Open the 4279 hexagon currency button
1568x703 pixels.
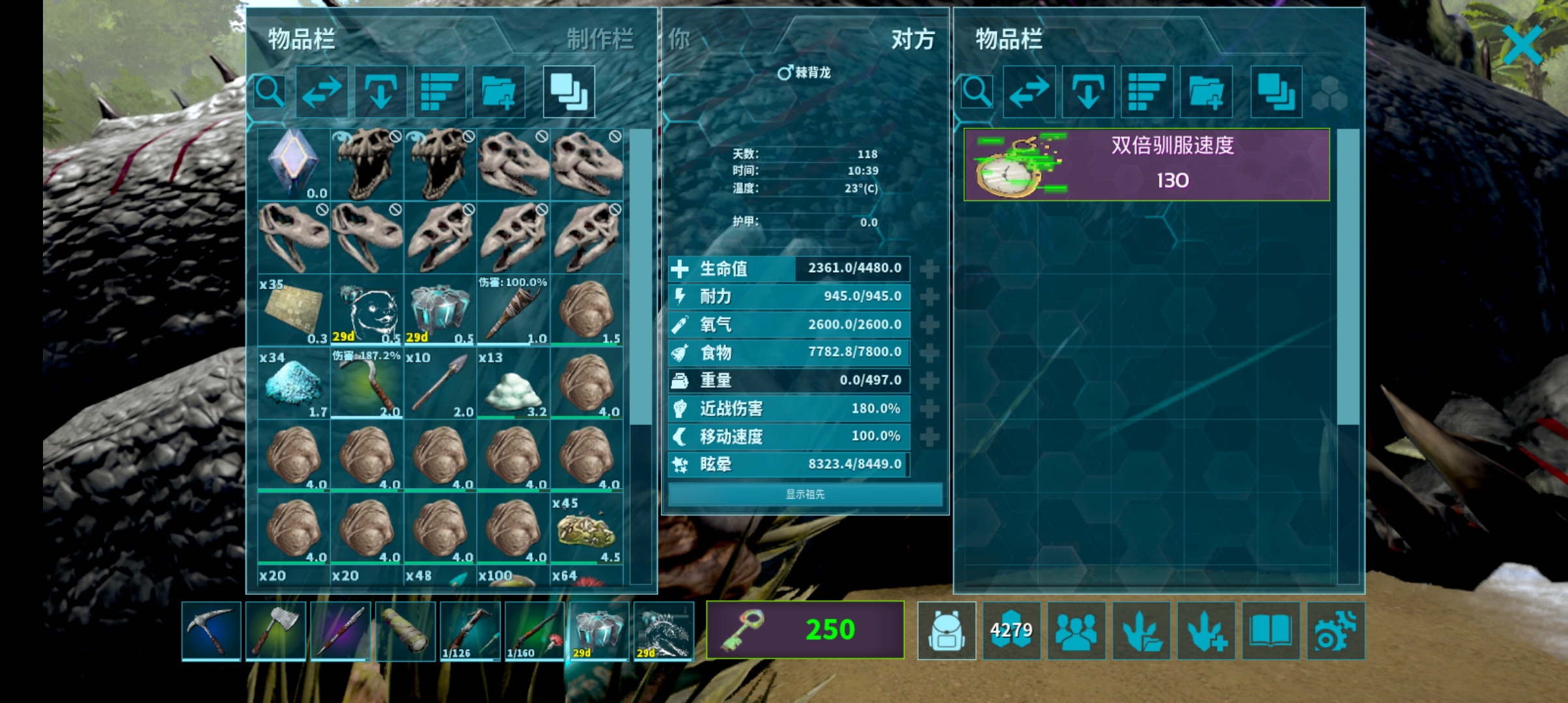pos(1011,630)
